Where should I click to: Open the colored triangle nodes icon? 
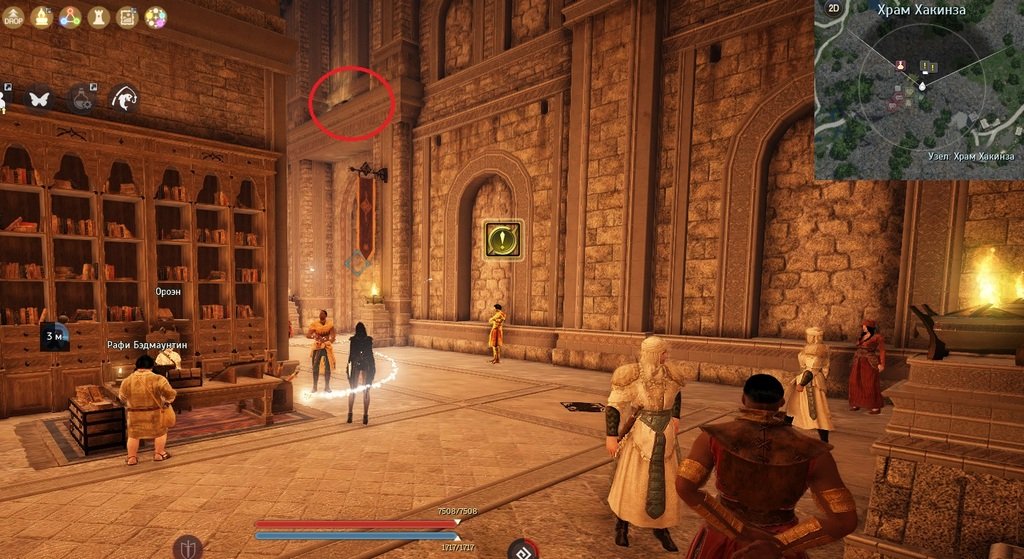pyautogui.click(x=70, y=16)
